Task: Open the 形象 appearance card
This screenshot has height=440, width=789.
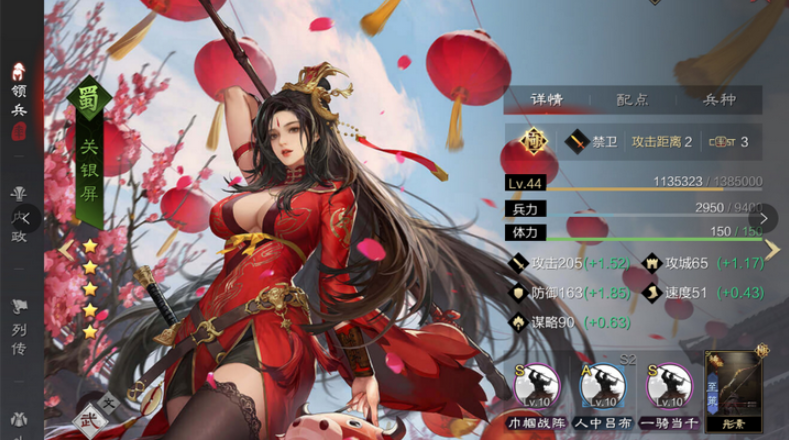Action: [x=734, y=390]
